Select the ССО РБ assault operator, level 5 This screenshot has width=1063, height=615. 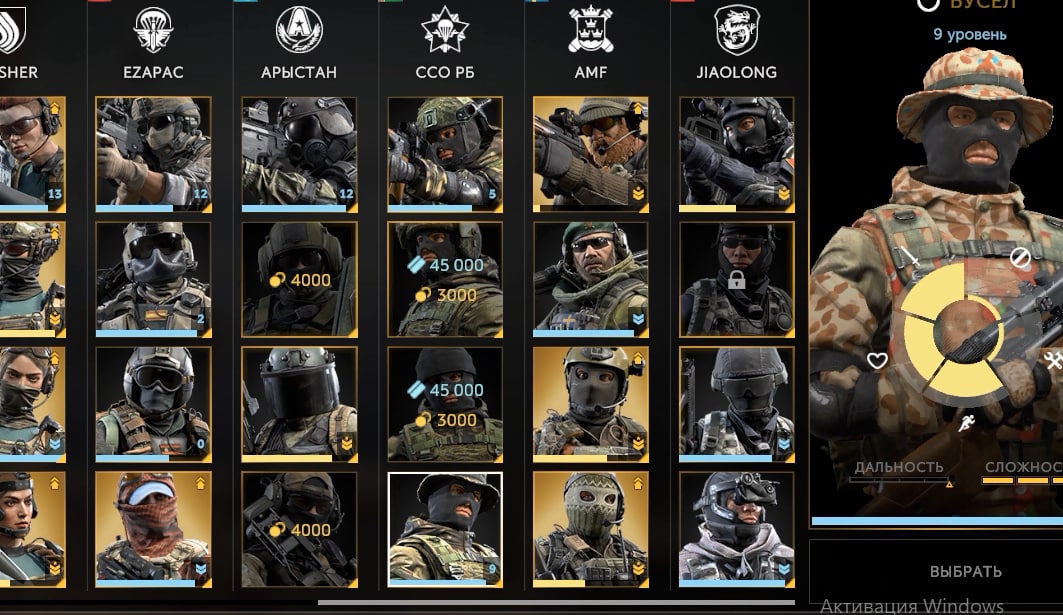pos(445,153)
